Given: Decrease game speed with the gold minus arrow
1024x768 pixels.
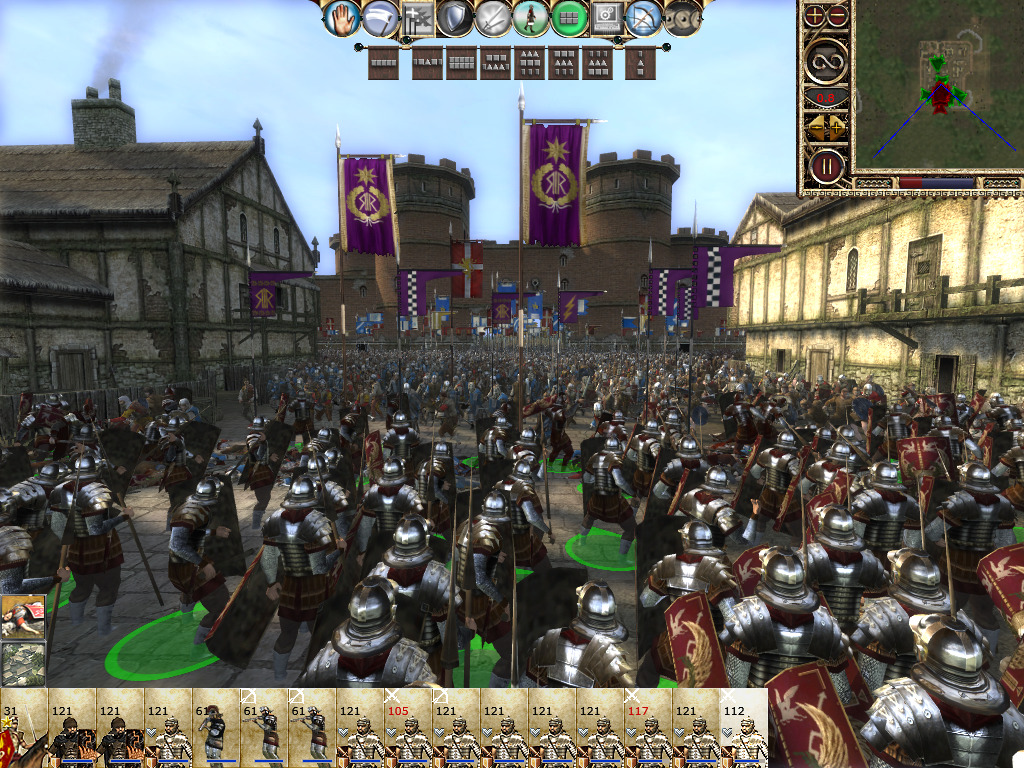Looking at the screenshot, I should point(816,126).
